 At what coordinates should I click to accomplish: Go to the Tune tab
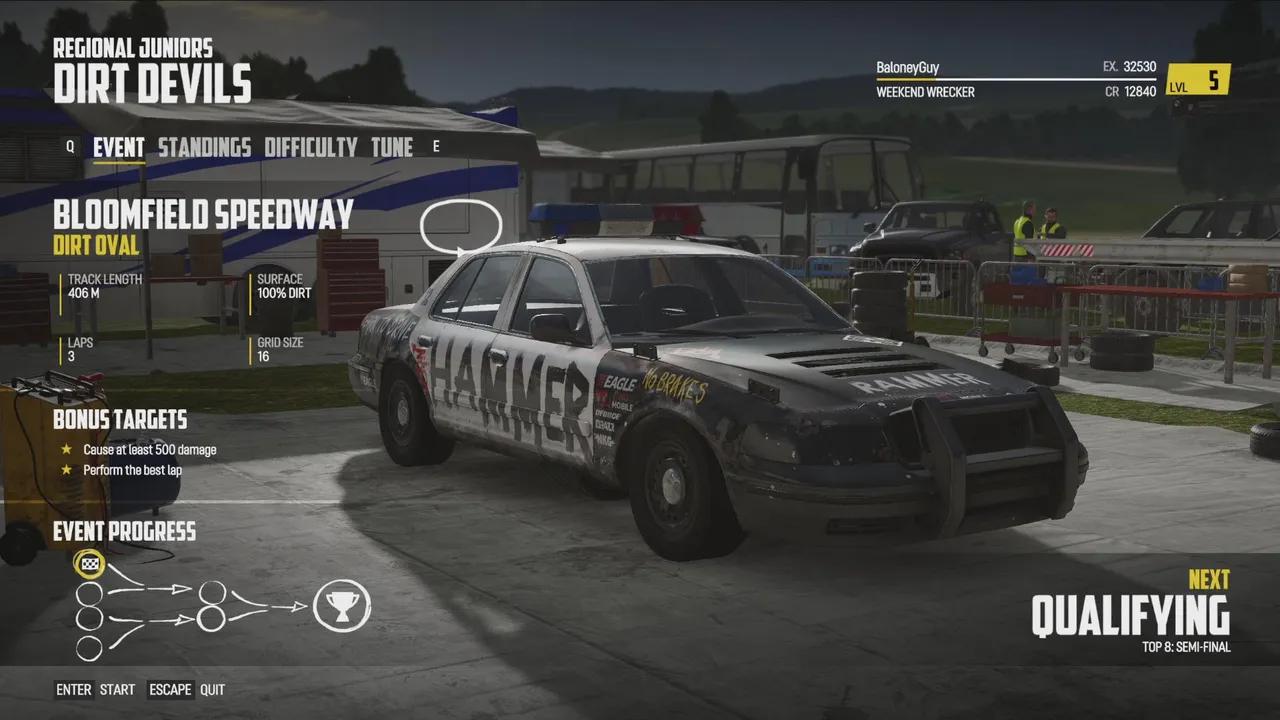pyautogui.click(x=392, y=148)
